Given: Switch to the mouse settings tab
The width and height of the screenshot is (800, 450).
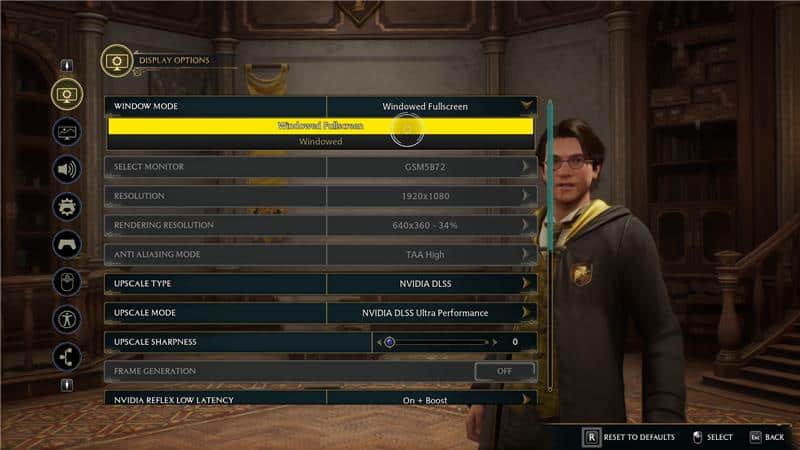Looking at the screenshot, I should pos(67,282).
